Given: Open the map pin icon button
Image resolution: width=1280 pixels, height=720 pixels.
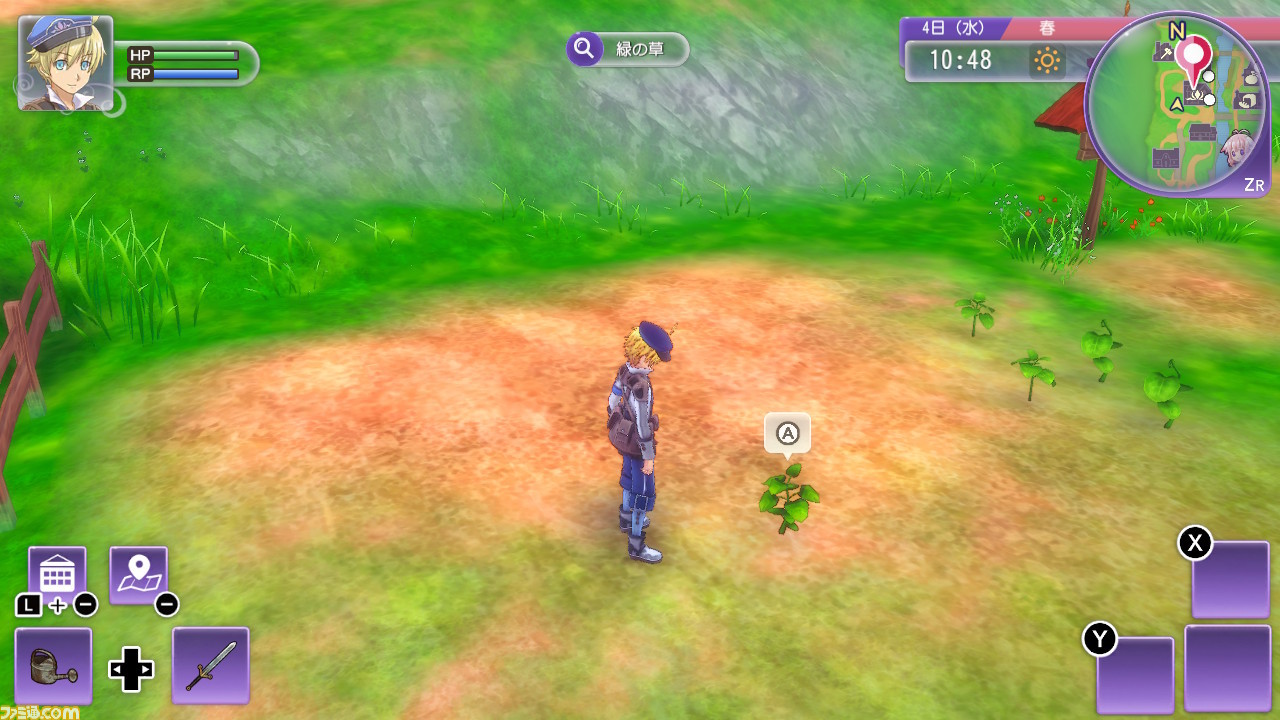Looking at the screenshot, I should click(138, 574).
